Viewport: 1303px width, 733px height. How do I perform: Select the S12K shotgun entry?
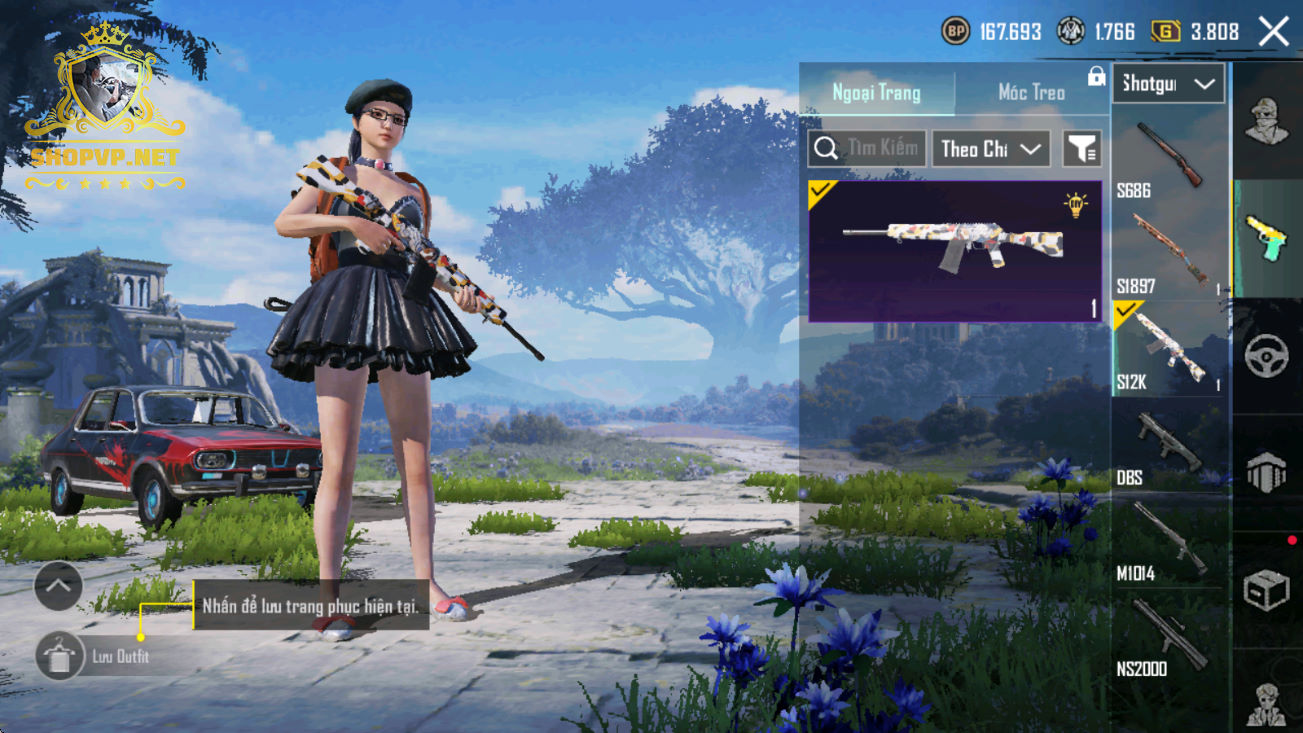(1168, 348)
